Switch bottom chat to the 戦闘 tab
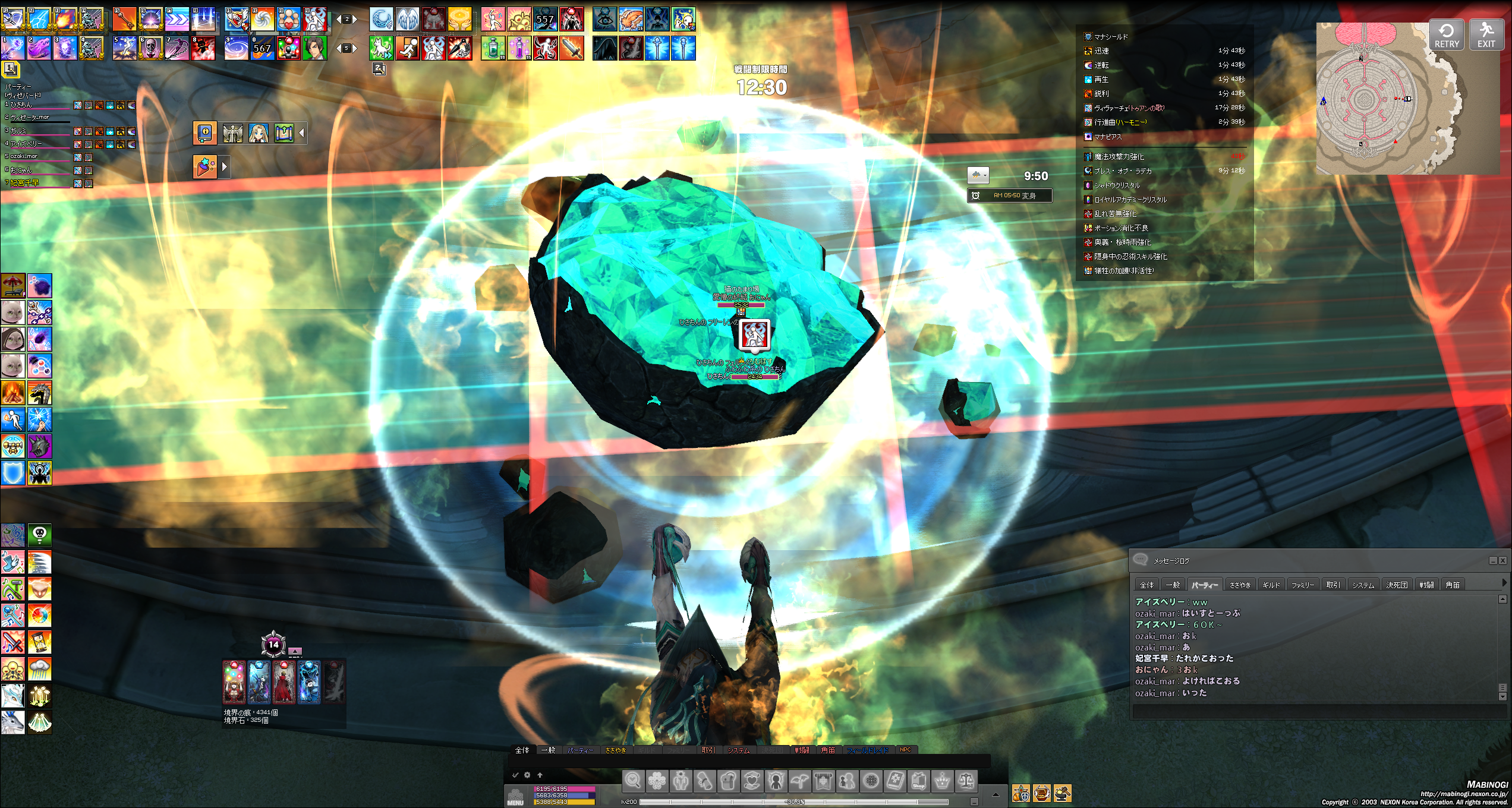 pyautogui.click(x=802, y=750)
